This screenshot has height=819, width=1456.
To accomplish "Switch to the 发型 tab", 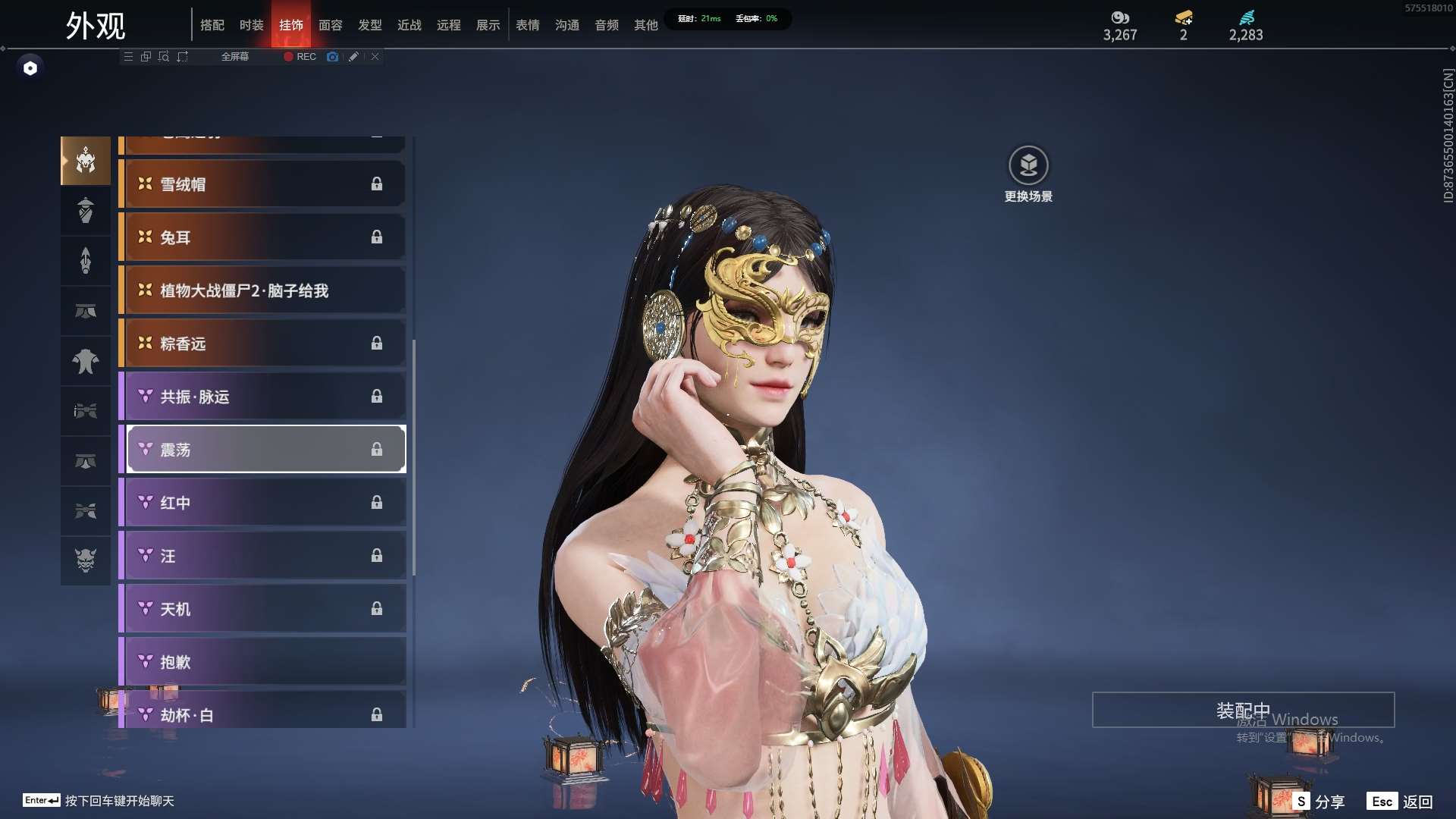I will click(370, 25).
